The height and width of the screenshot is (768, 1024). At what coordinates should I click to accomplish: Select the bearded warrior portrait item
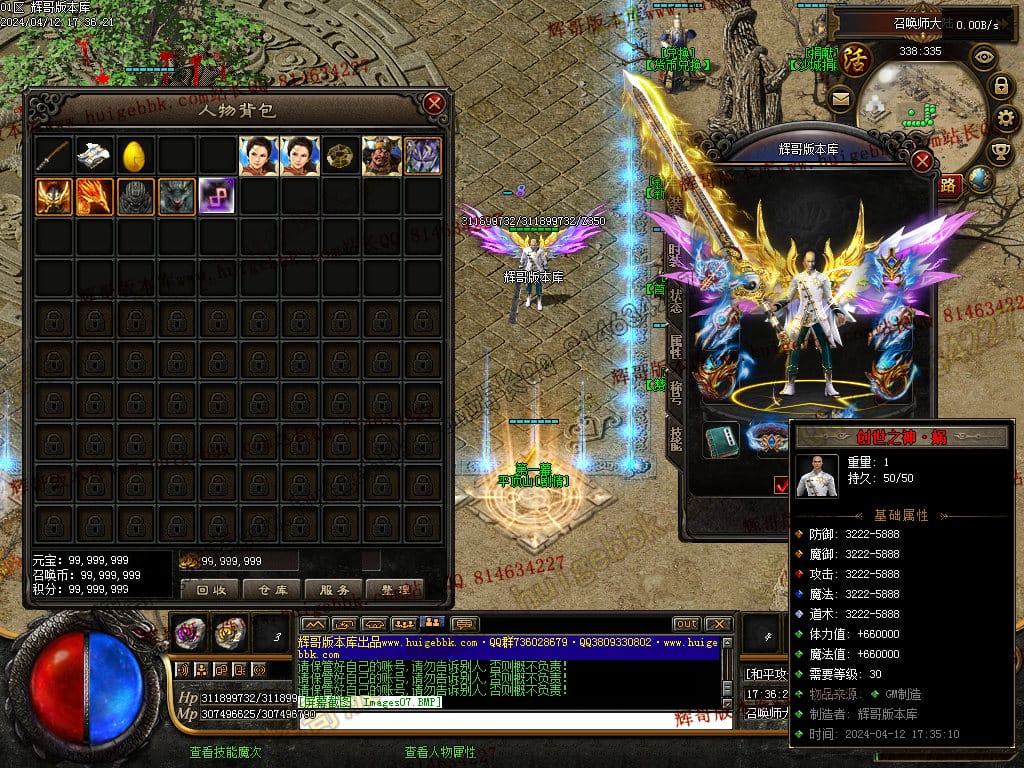click(x=381, y=156)
